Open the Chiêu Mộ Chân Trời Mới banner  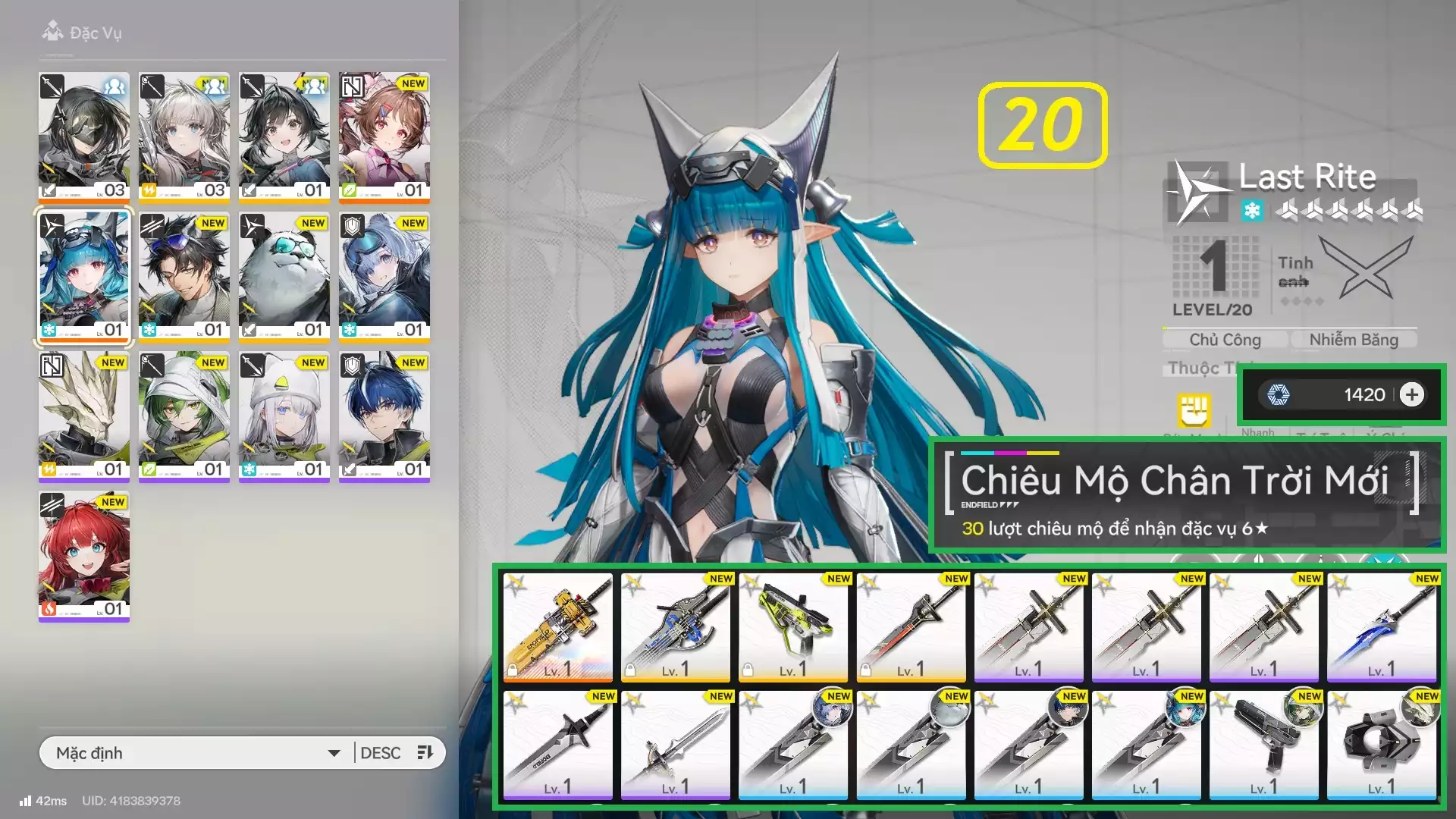pyautogui.click(x=1187, y=495)
